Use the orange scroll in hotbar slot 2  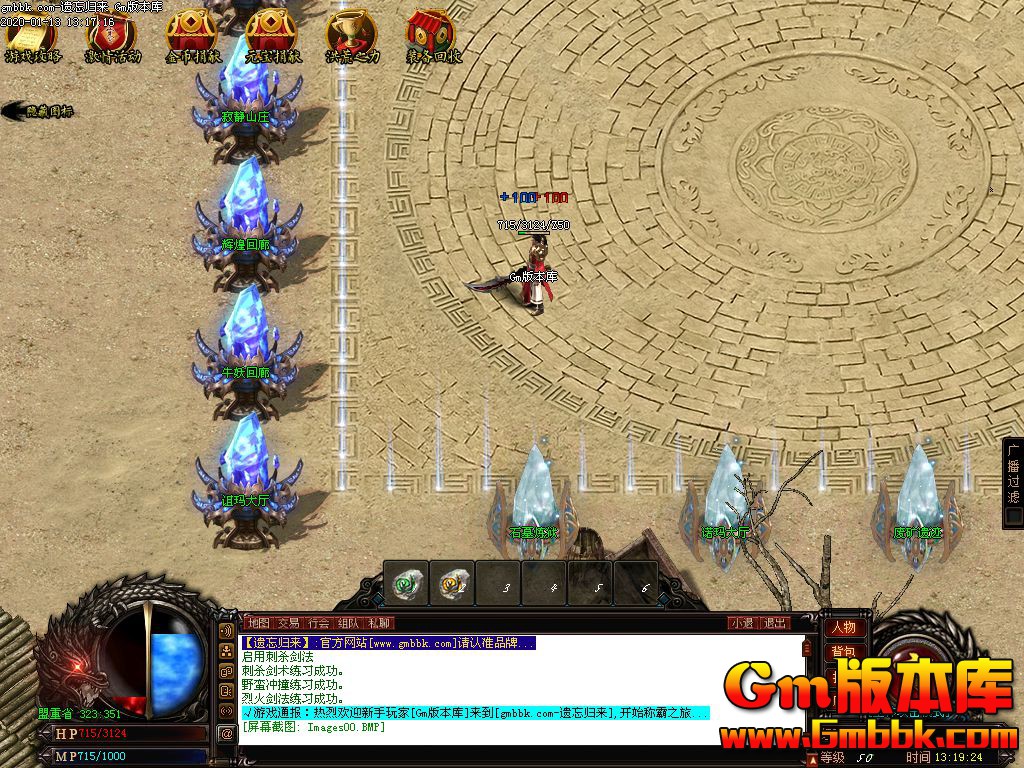point(452,583)
